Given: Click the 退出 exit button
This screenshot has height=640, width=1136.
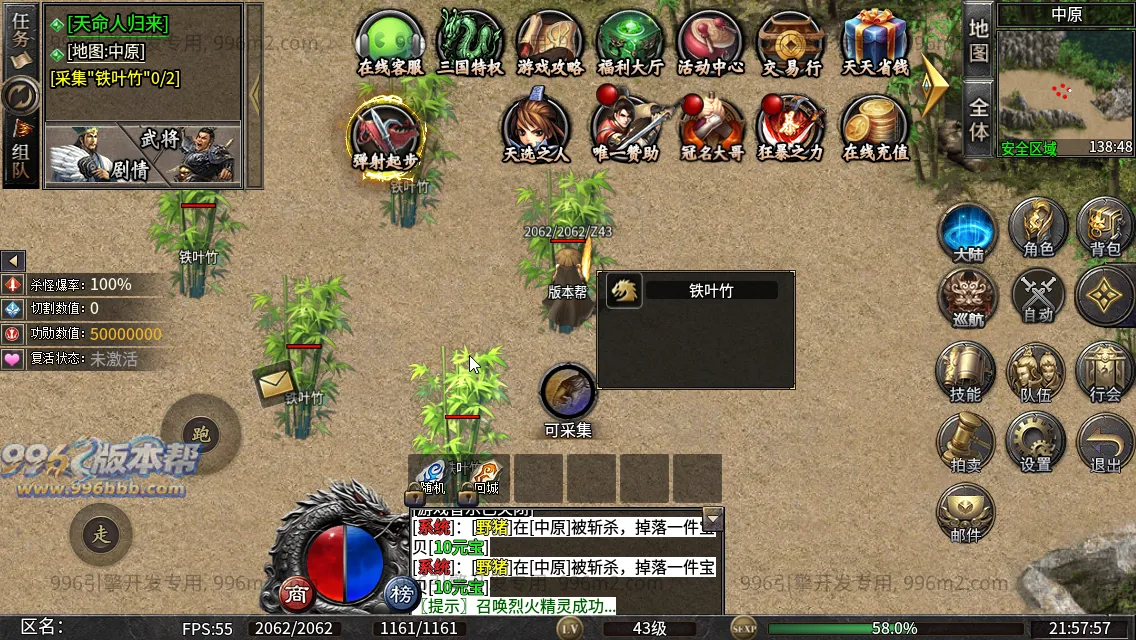Looking at the screenshot, I should [x=1105, y=441].
